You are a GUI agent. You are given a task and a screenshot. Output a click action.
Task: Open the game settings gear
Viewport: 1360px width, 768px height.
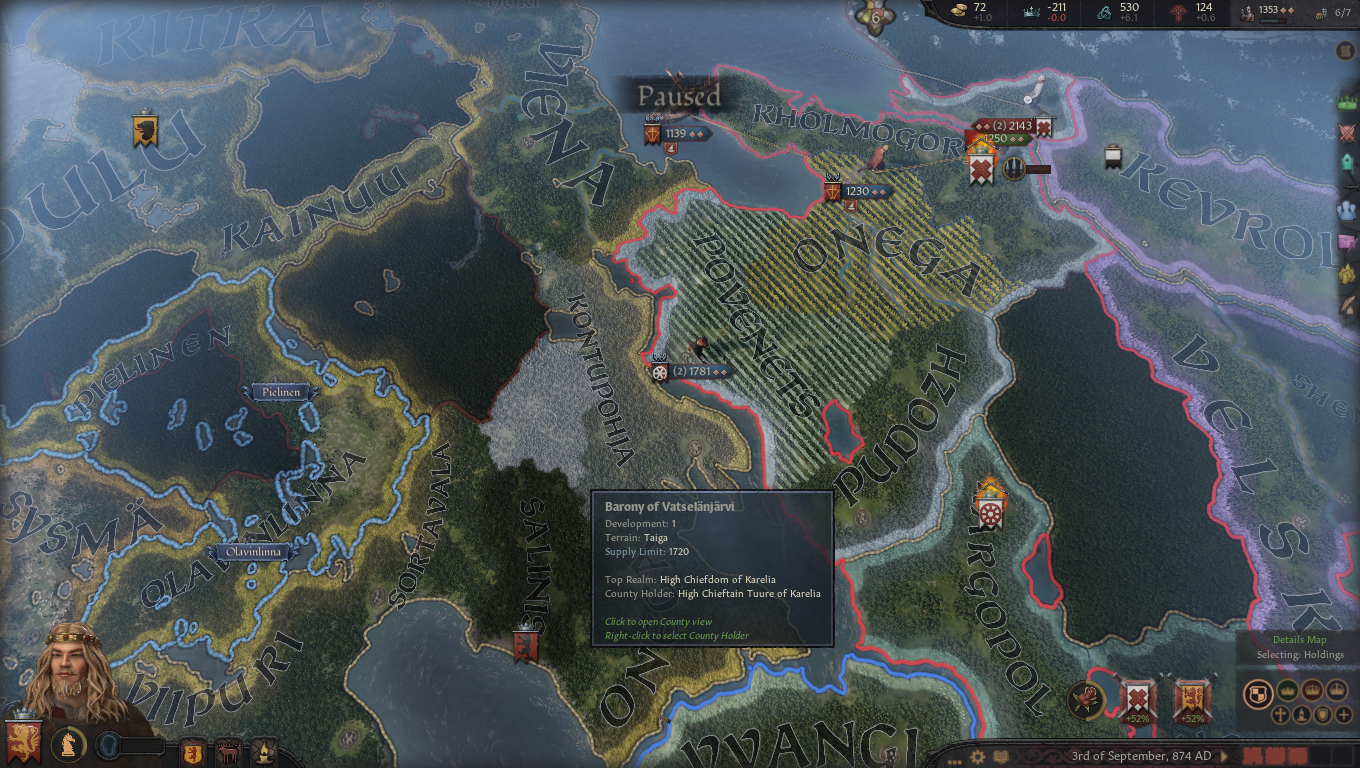click(977, 757)
